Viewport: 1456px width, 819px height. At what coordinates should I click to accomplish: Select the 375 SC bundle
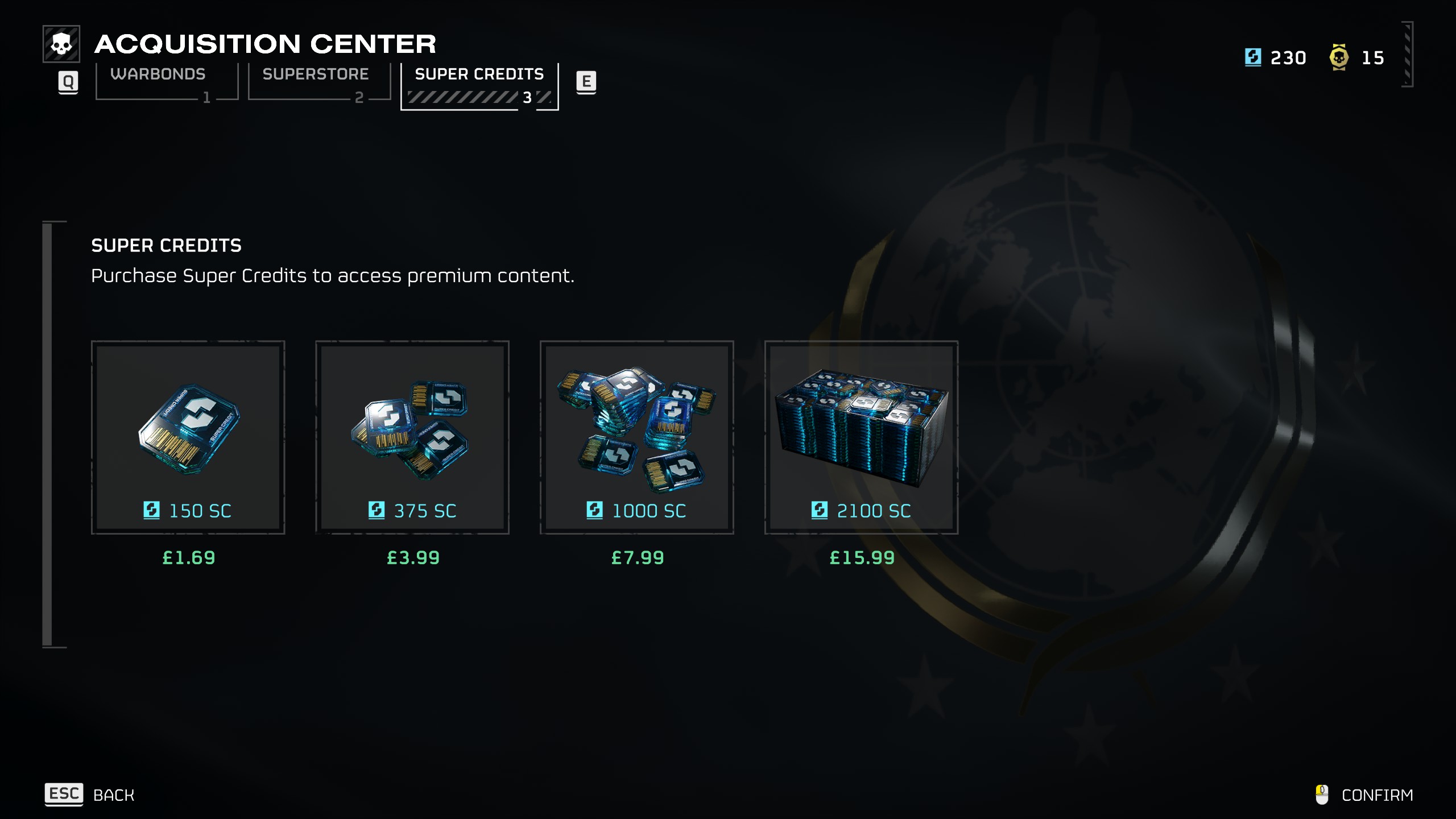[412, 437]
